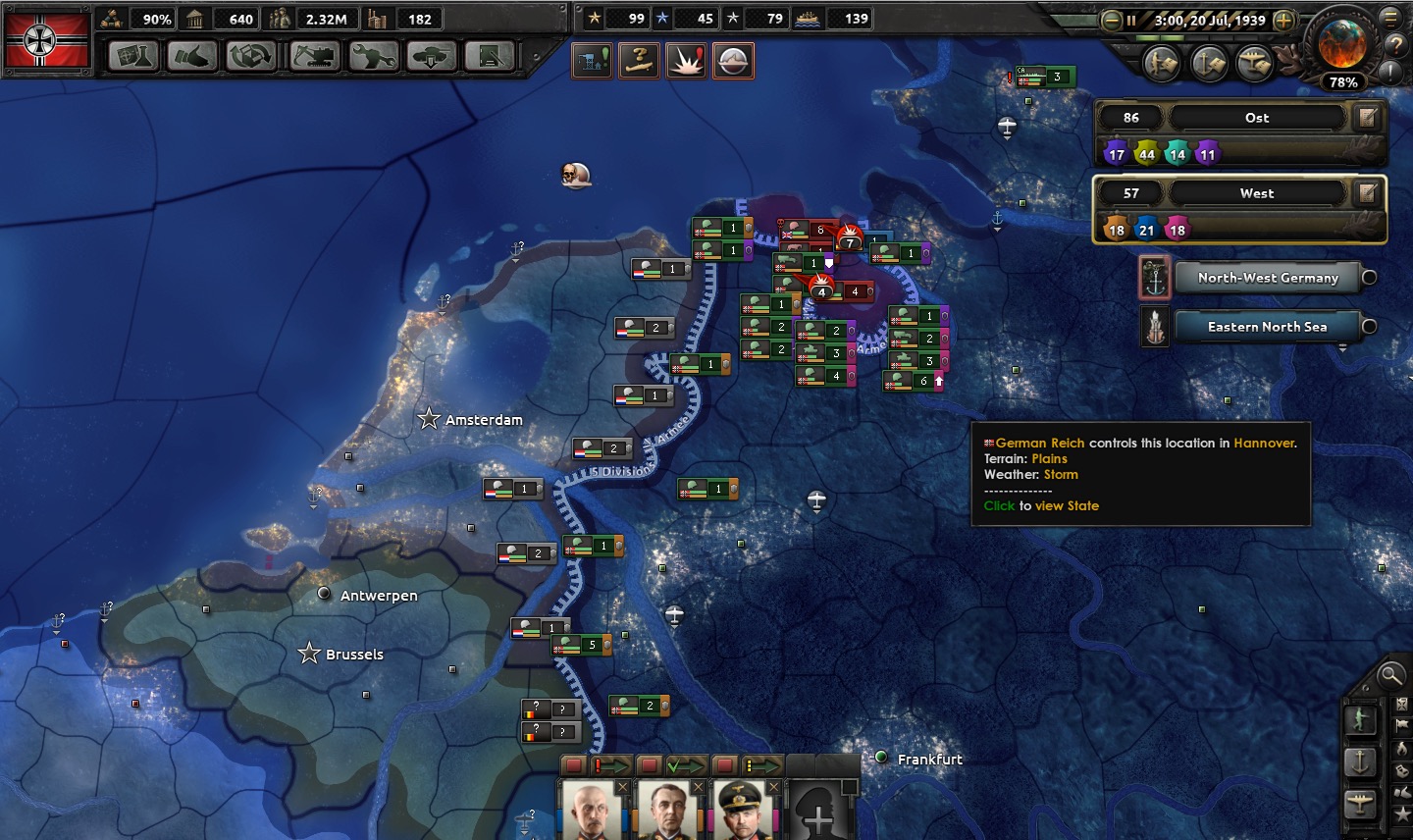Viewport: 1413px width, 840px height.
Task: Open the Construction screen with the crane icon
Action: click(313, 57)
